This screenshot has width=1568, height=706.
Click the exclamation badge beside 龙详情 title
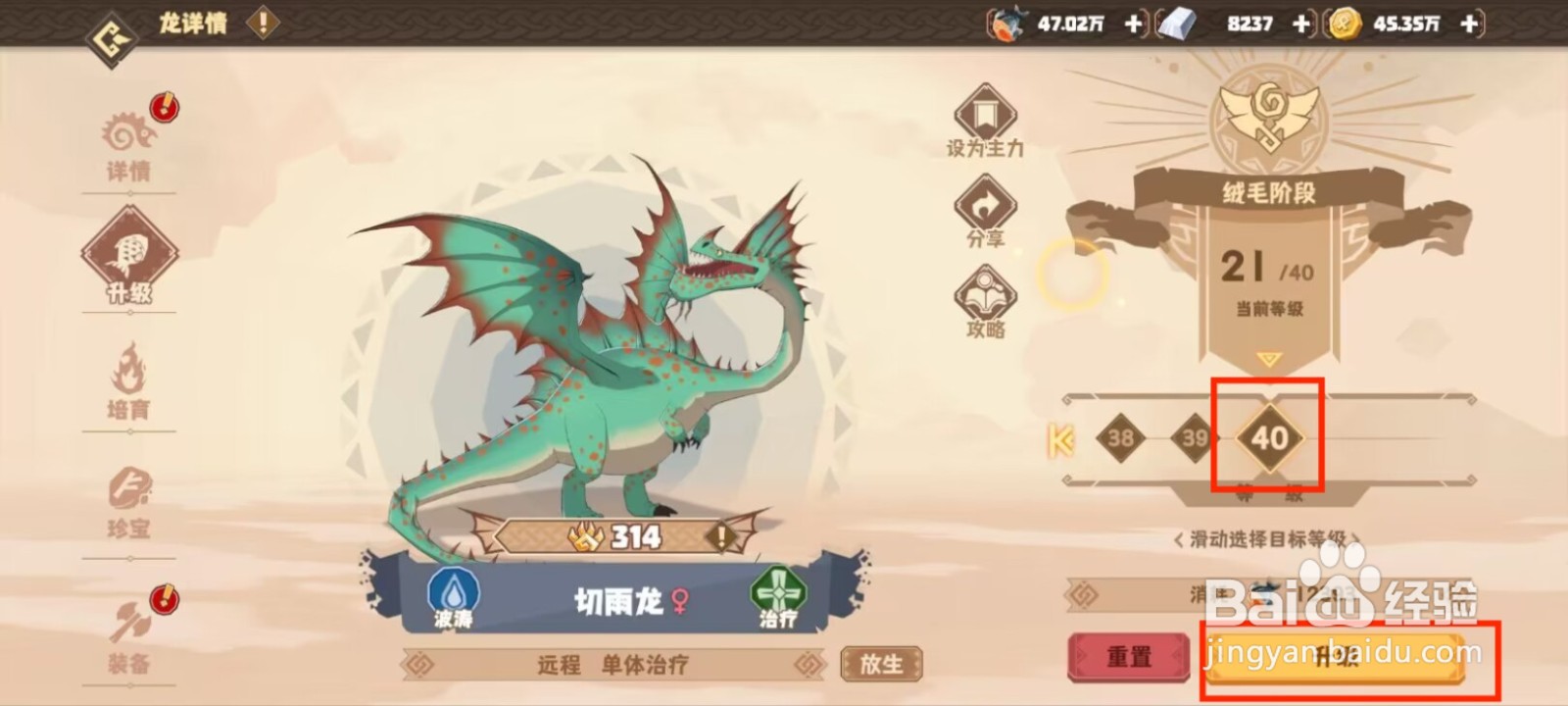click(261, 24)
